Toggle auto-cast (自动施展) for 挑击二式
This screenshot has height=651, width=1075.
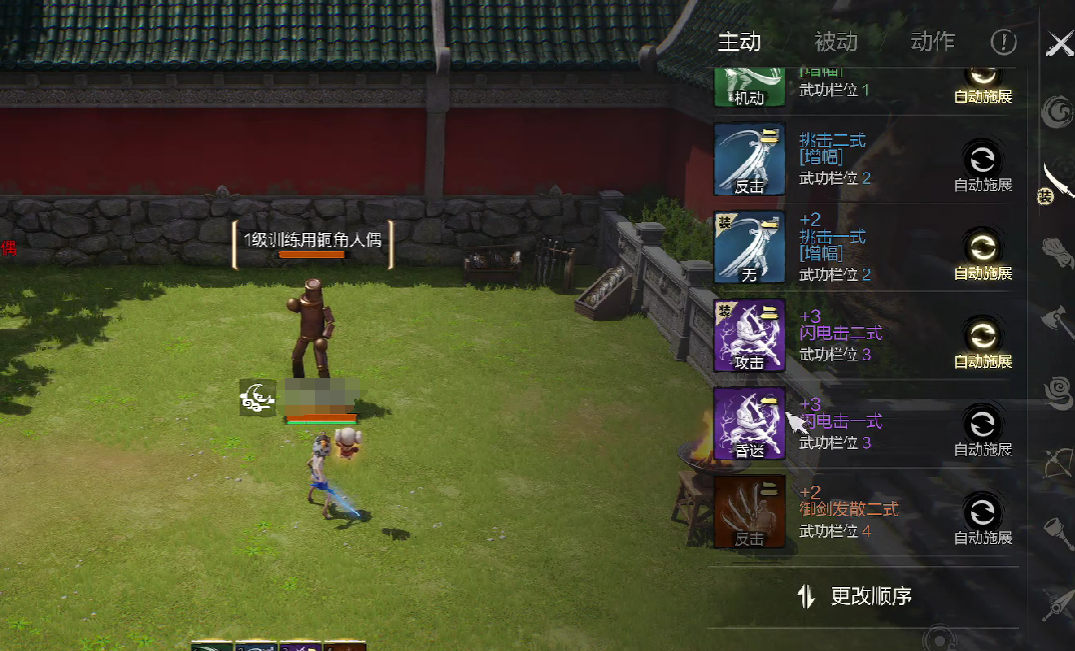click(983, 159)
